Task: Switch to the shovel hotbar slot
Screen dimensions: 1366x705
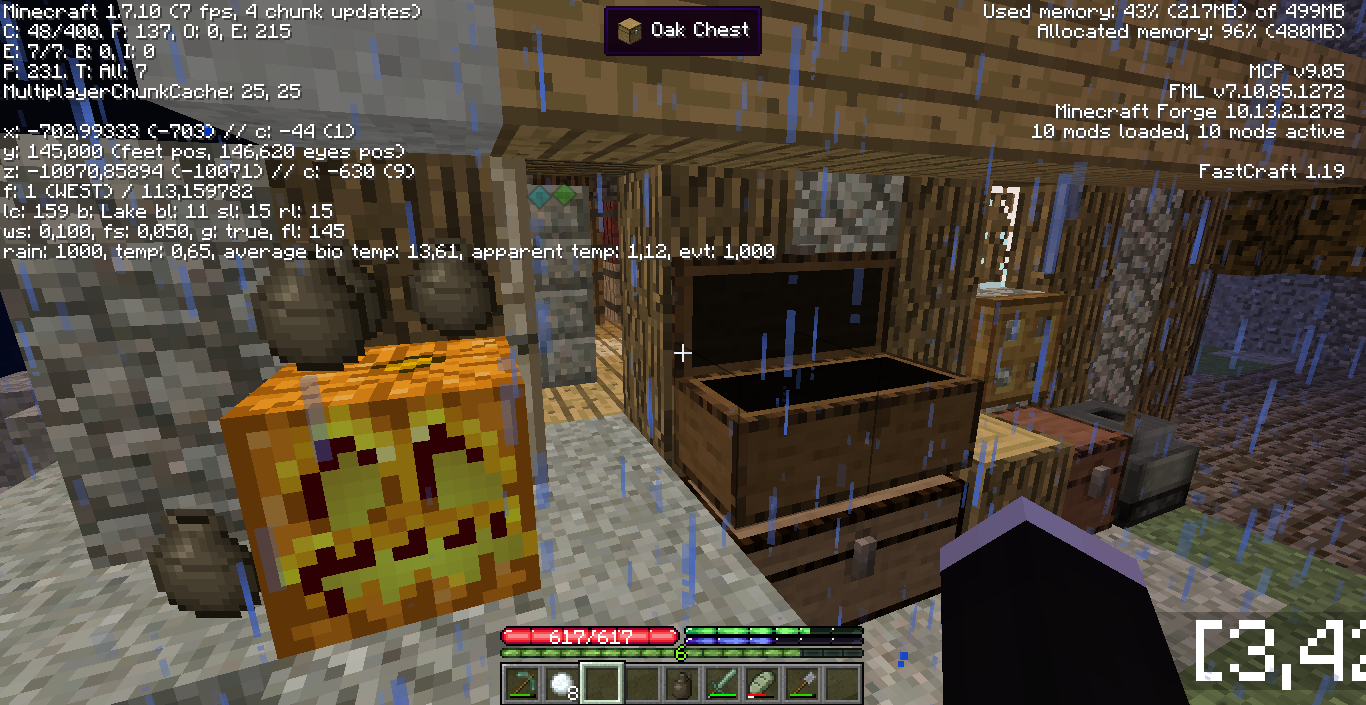Action: click(802, 684)
